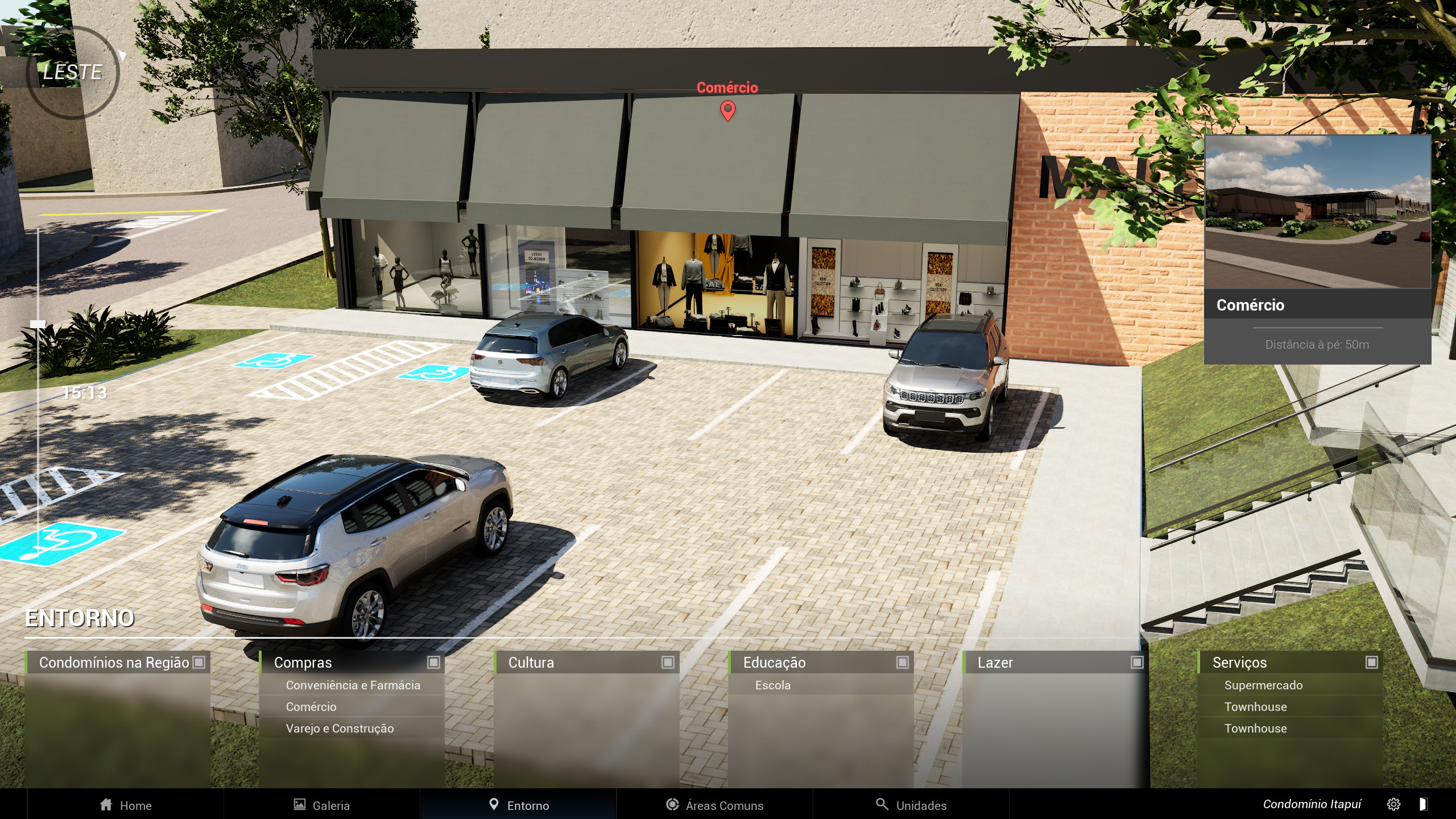Open Áreas Comuns section

coord(714,805)
